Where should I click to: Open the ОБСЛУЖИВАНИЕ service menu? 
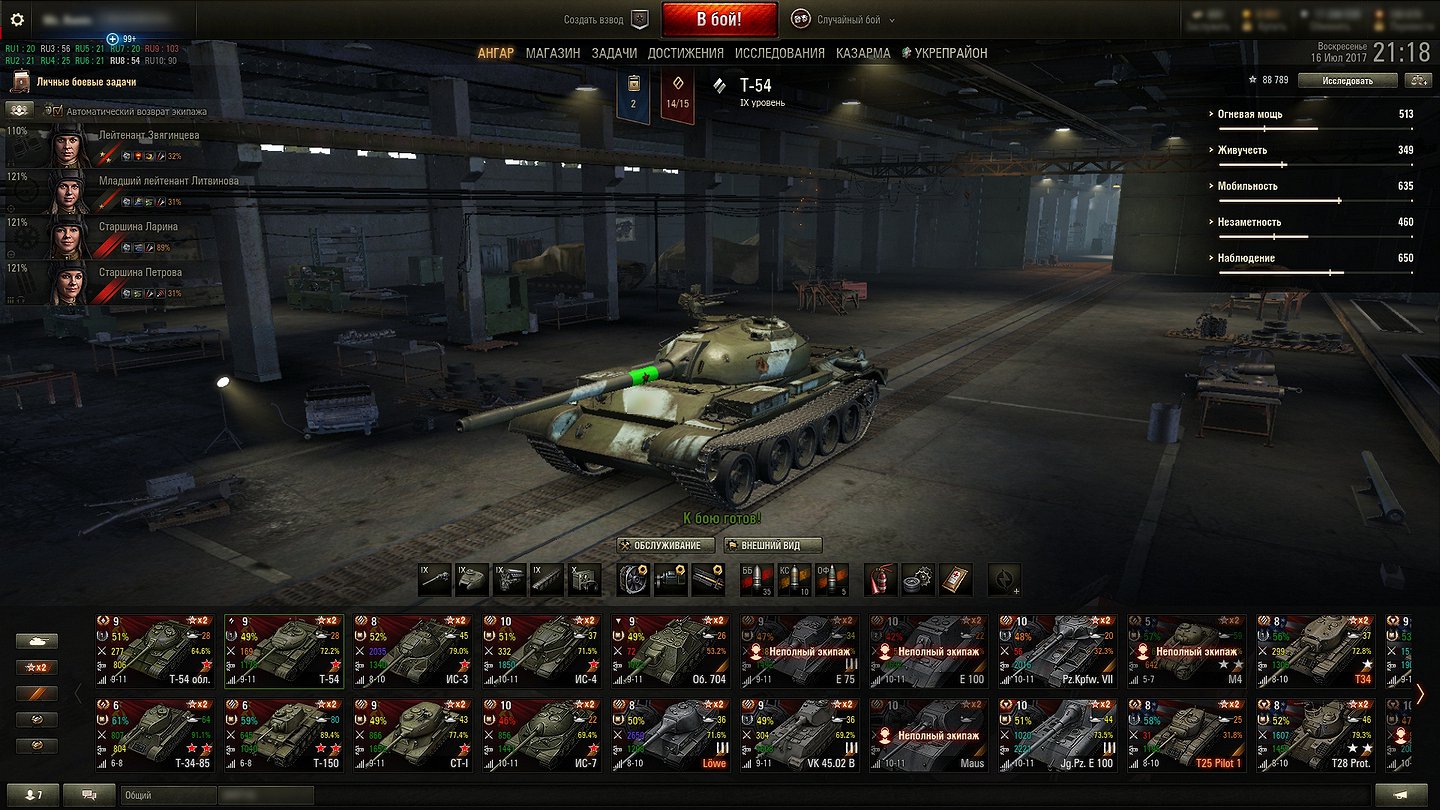pos(663,545)
